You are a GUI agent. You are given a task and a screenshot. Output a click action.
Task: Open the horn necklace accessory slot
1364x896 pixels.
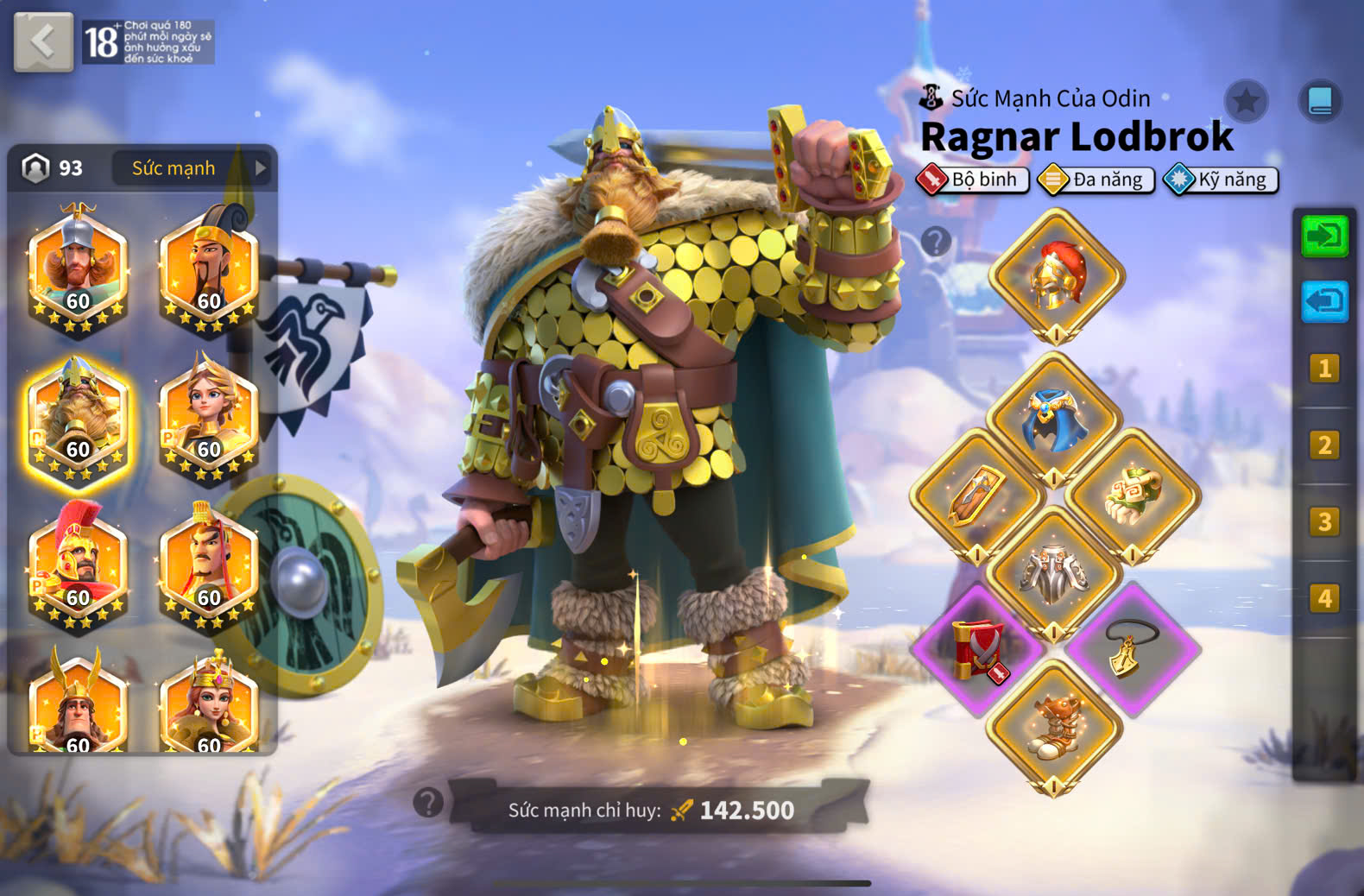pyautogui.click(x=1132, y=649)
